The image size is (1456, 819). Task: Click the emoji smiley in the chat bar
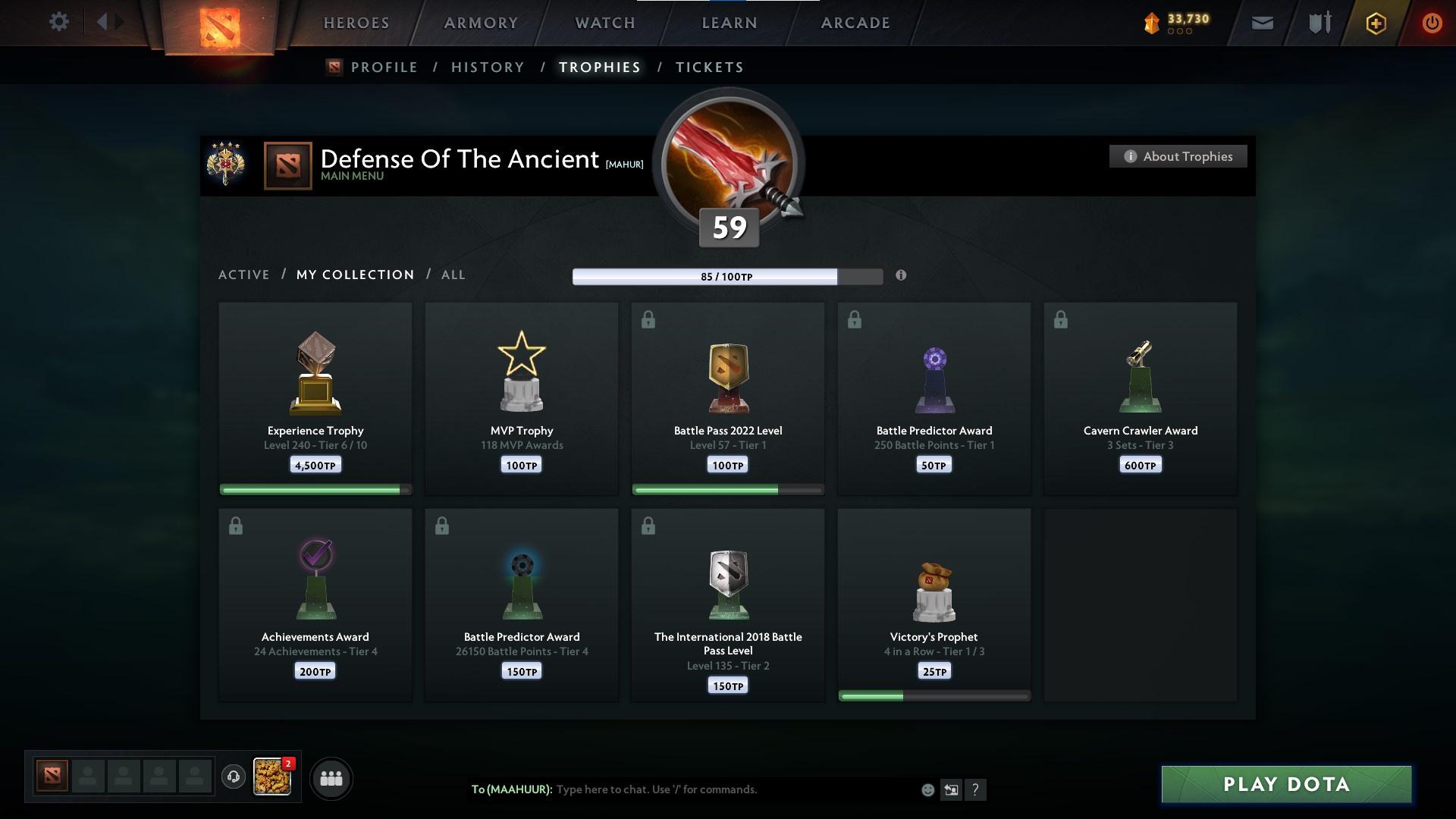927,789
